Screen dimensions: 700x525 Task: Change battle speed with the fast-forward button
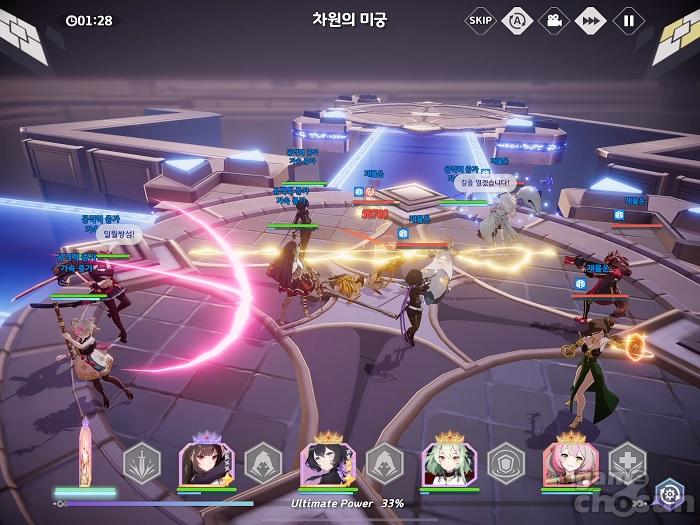tap(591, 19)
